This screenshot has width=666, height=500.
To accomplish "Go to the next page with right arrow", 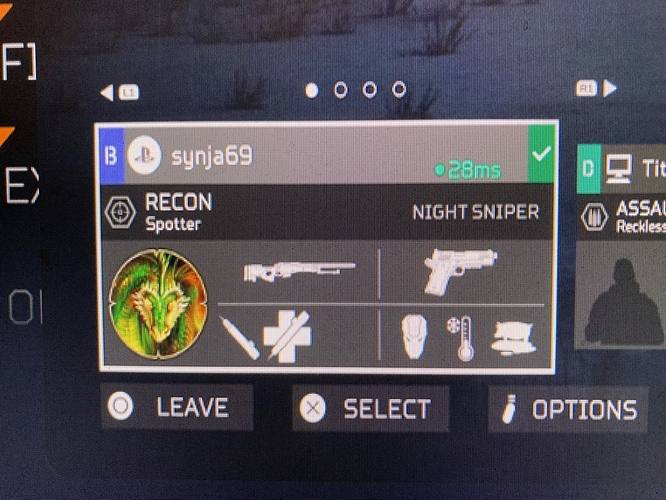I will (x=609, y=90).
